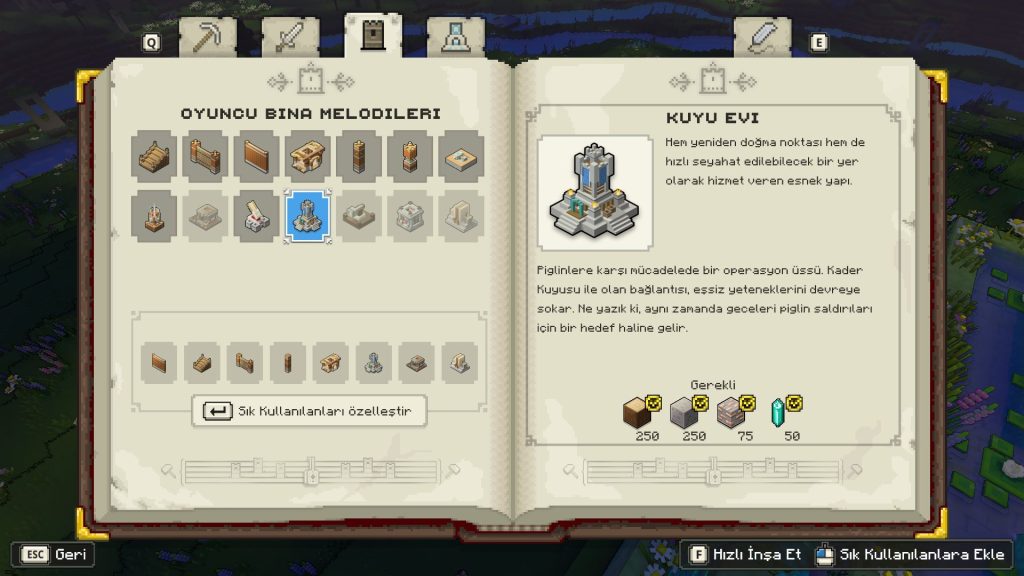
Task: Open the sword tab
Action: 290,37
